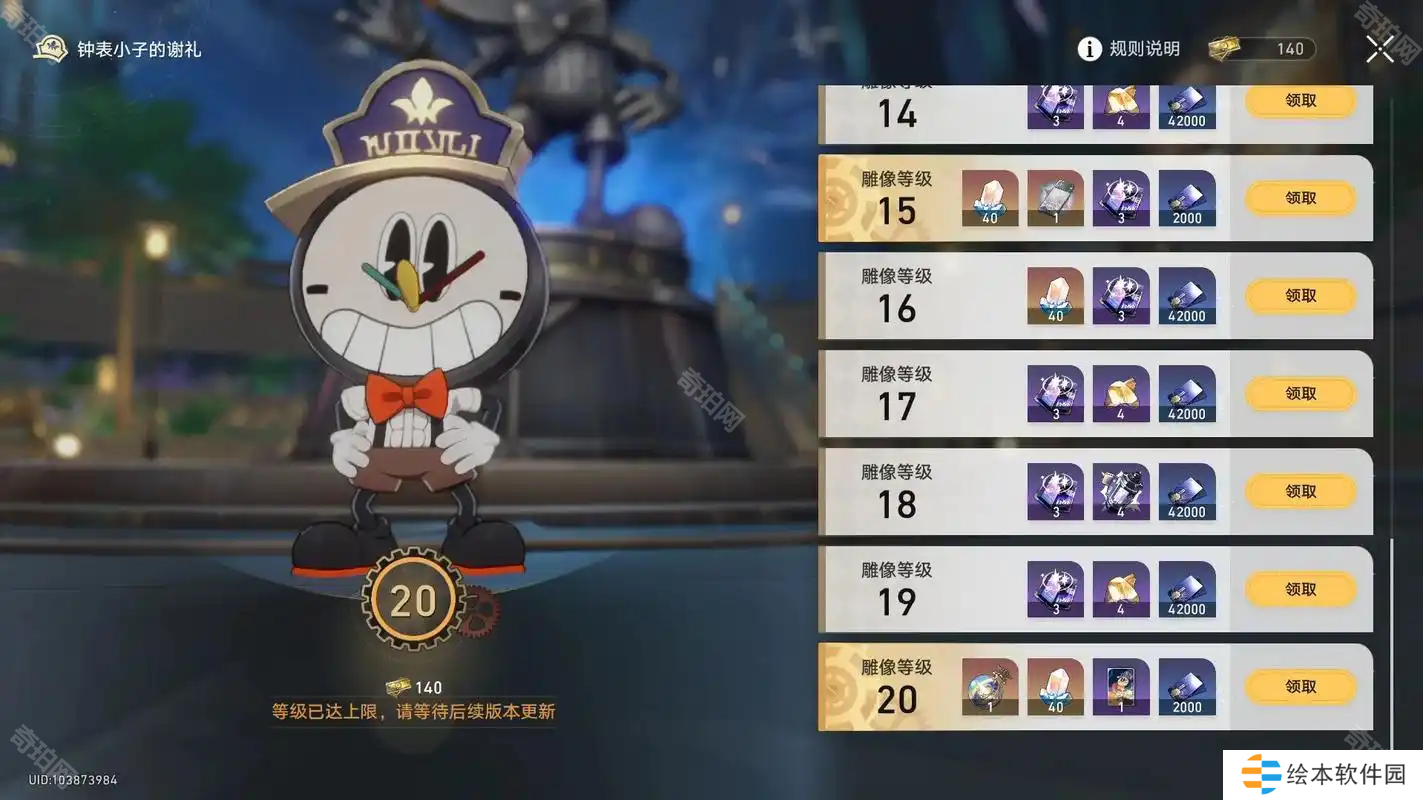The width and height of the screenshot is (1423, 800).
Task: Inspect the level 15 grey box reward item
Action: pyautogui.click(x=1055, y=198)
